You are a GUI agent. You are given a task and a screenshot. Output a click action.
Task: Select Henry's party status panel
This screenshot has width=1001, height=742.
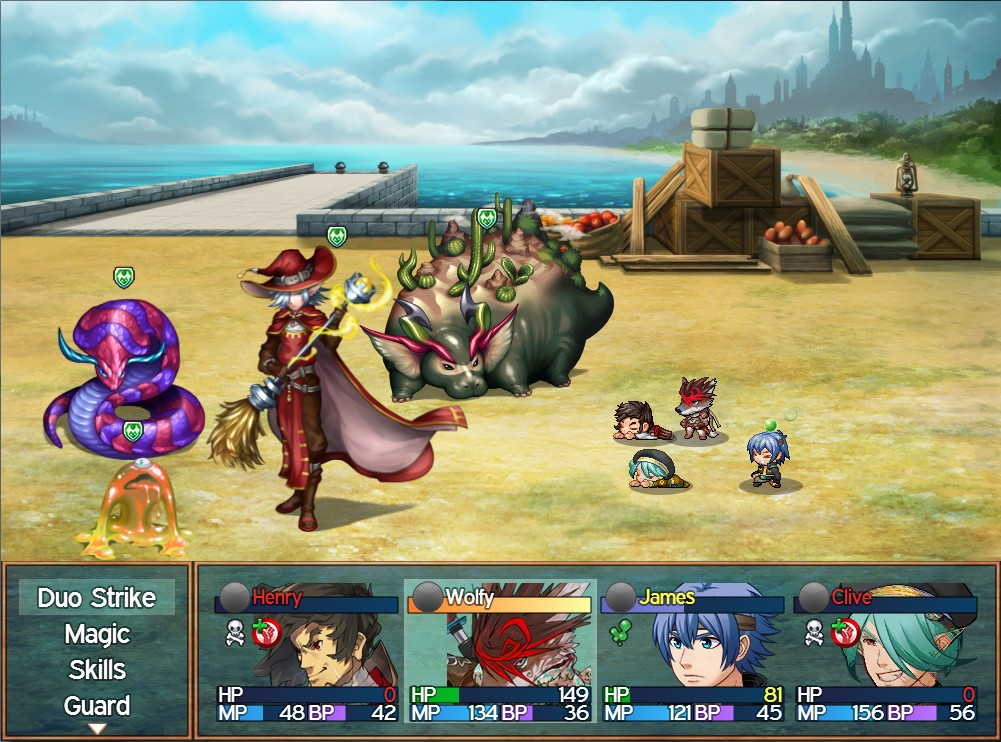click(x=305, y=650)
